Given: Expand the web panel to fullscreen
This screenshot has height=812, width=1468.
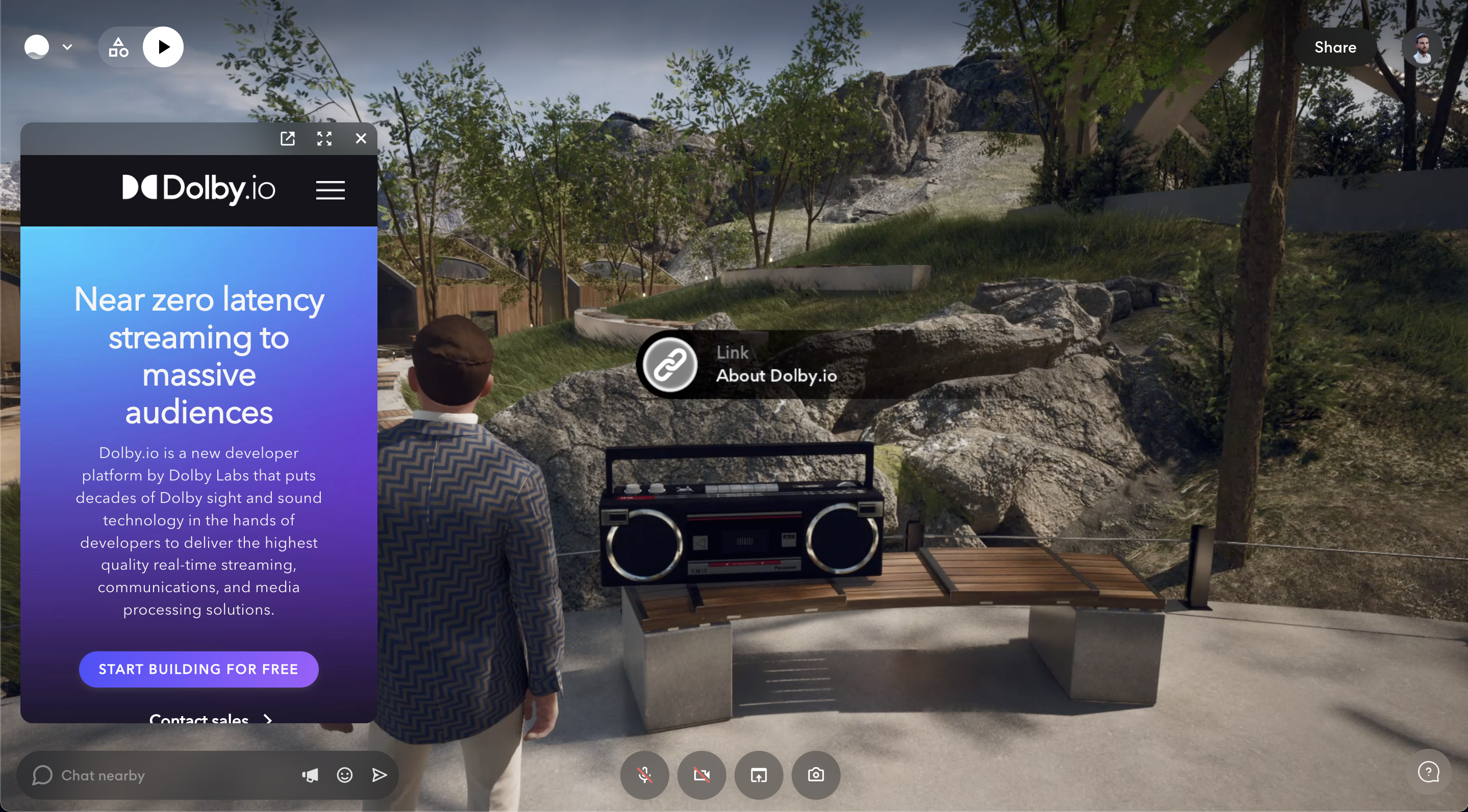Looking at the screenshot, I should pos(324,138).
